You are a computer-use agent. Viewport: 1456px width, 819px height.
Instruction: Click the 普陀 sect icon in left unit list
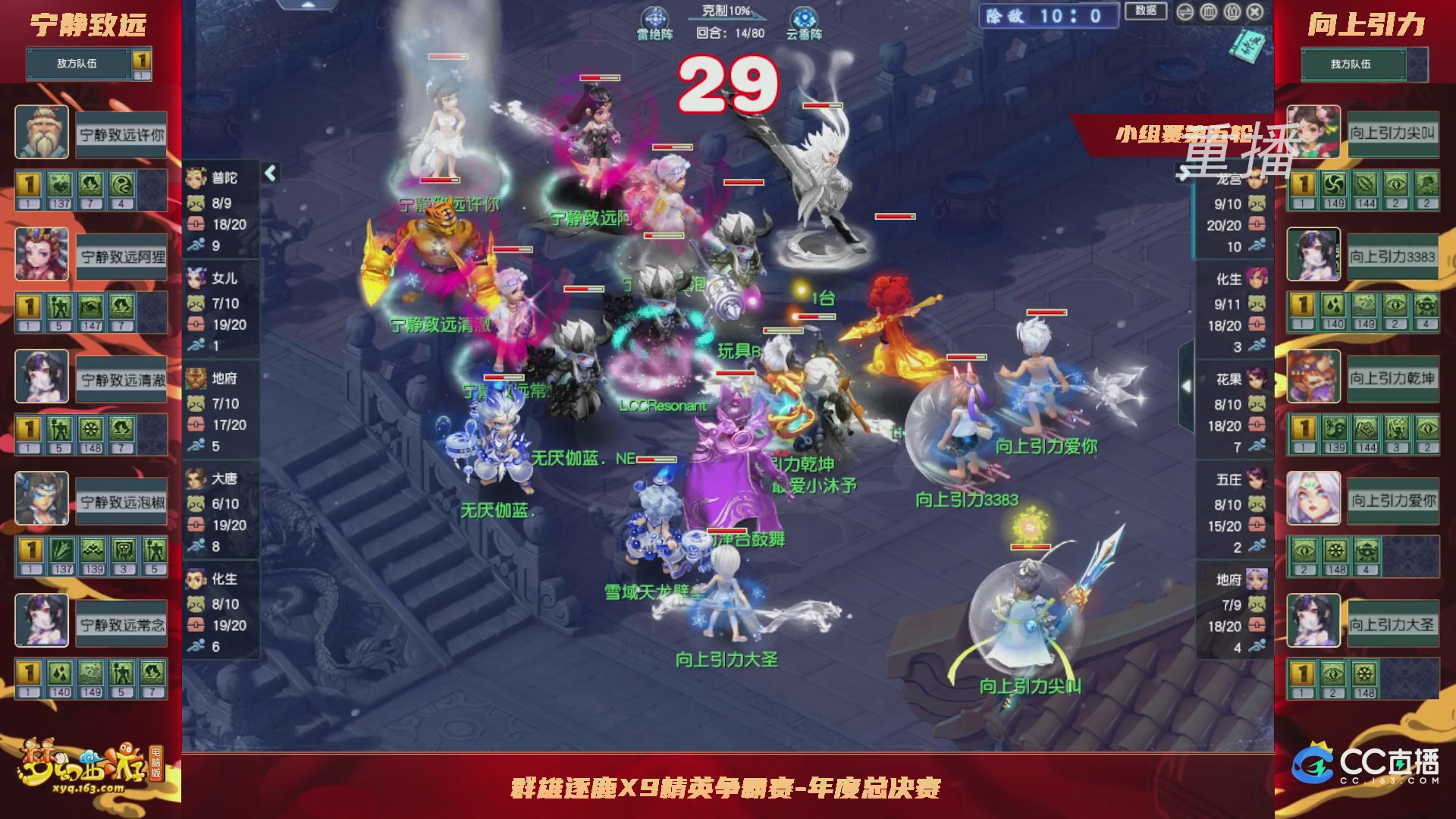(x=196, y=177)
